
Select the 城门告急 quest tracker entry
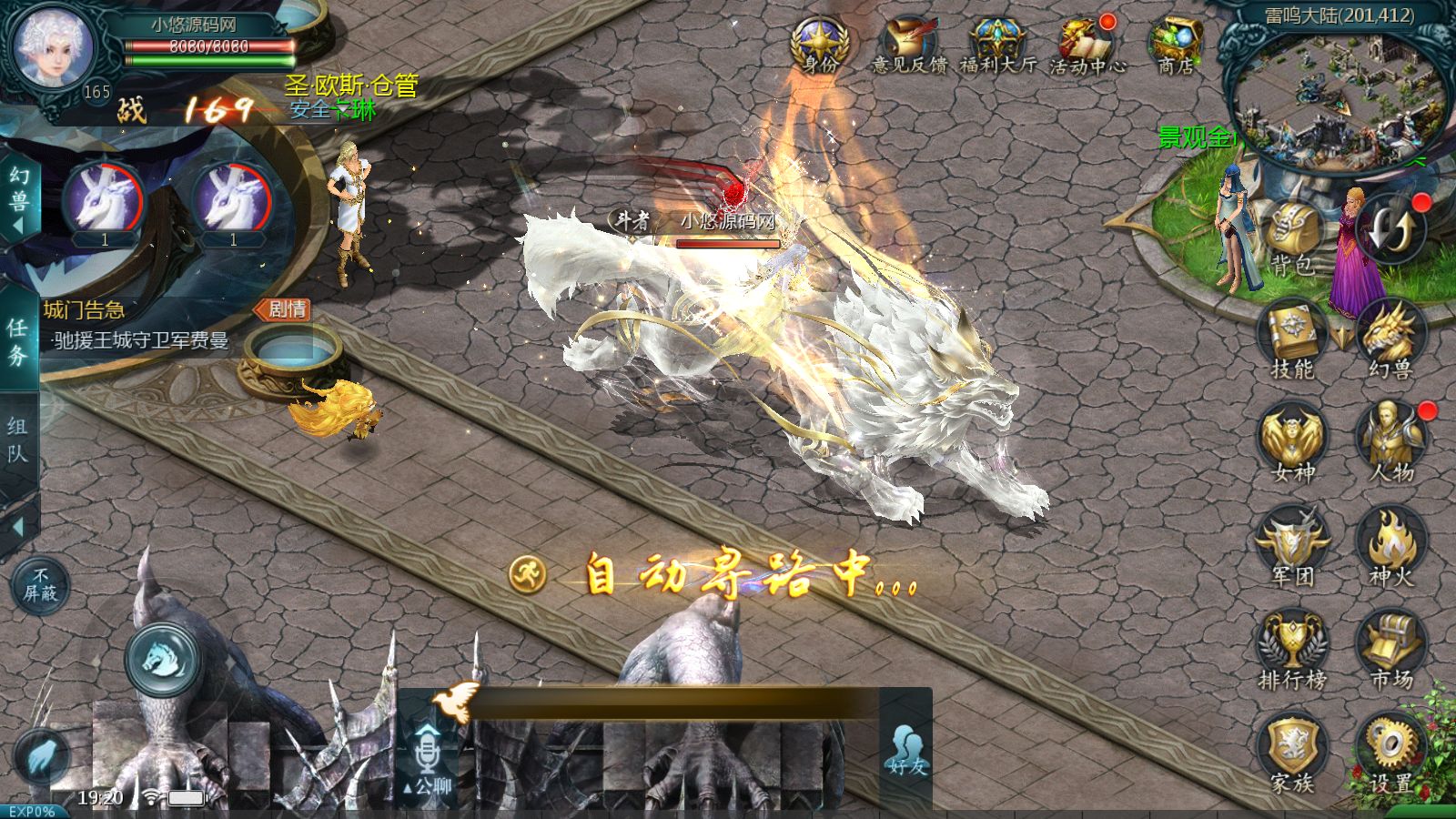click(136, 326)
